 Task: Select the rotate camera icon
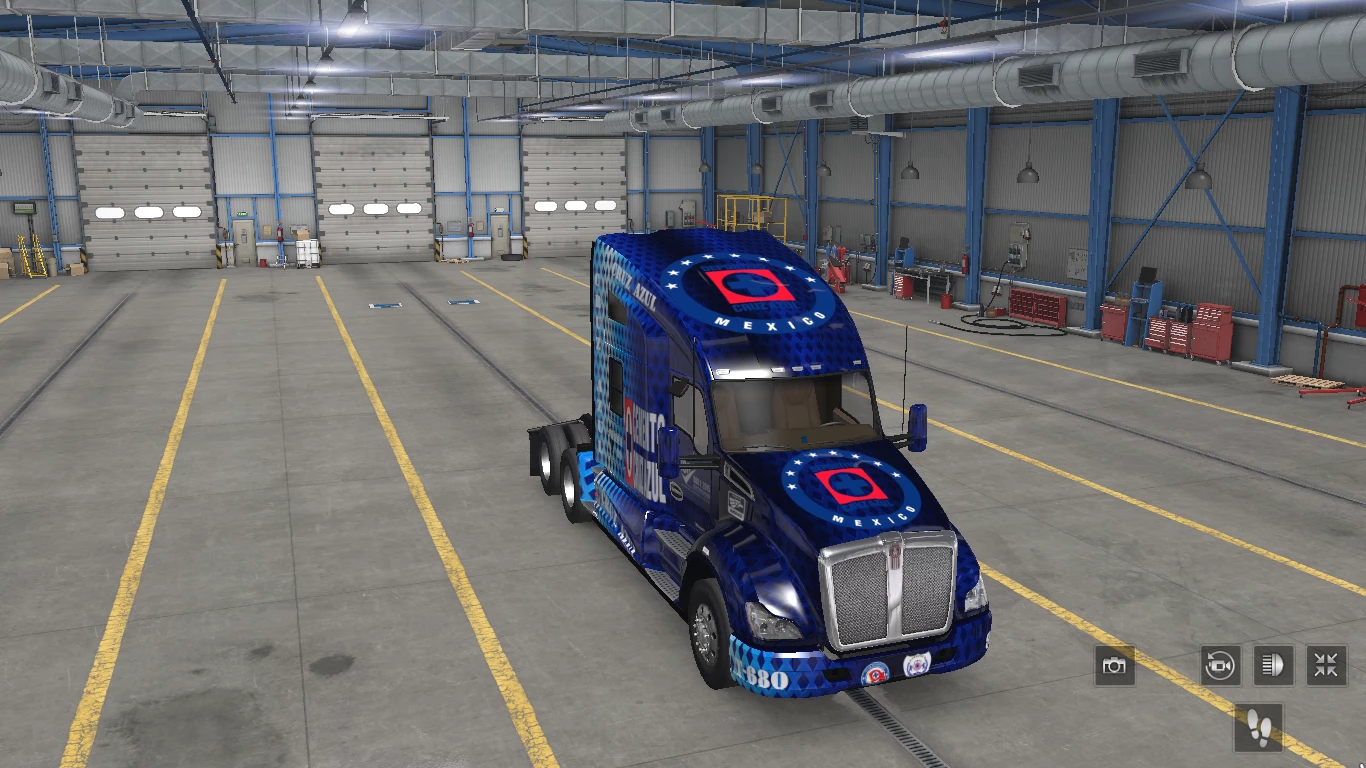(x=1222, y=665)
